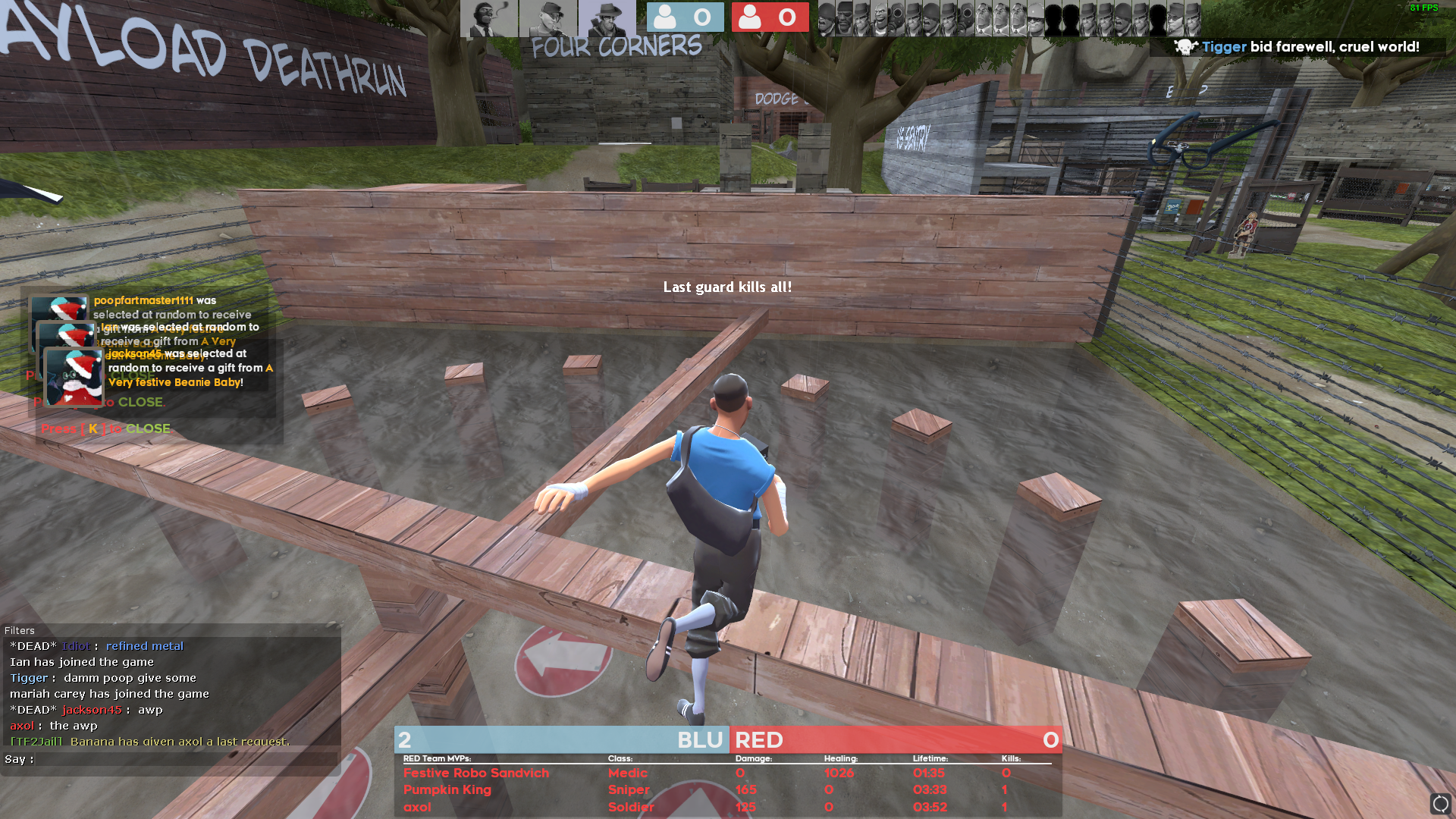Viewport: 1456px width, 819px height.
Task: Click Tigger's name in the chat log
Action: pyautogui.click(x=29, y=678)
